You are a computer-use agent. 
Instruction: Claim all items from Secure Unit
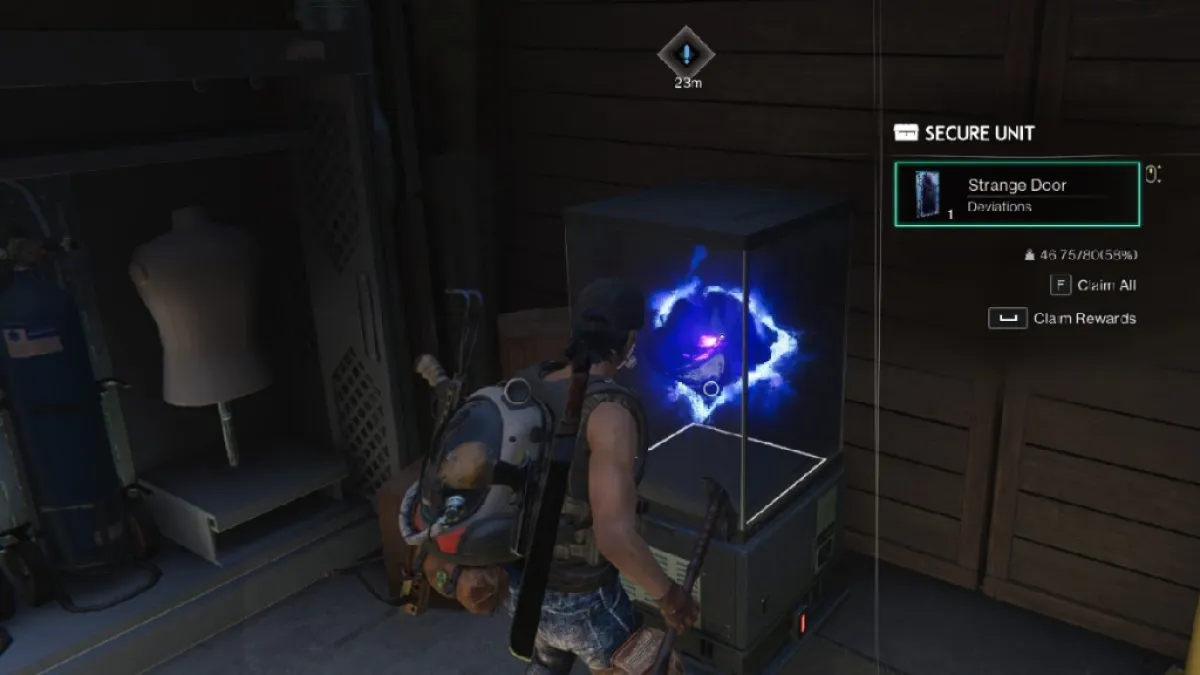coord(1093,285)
